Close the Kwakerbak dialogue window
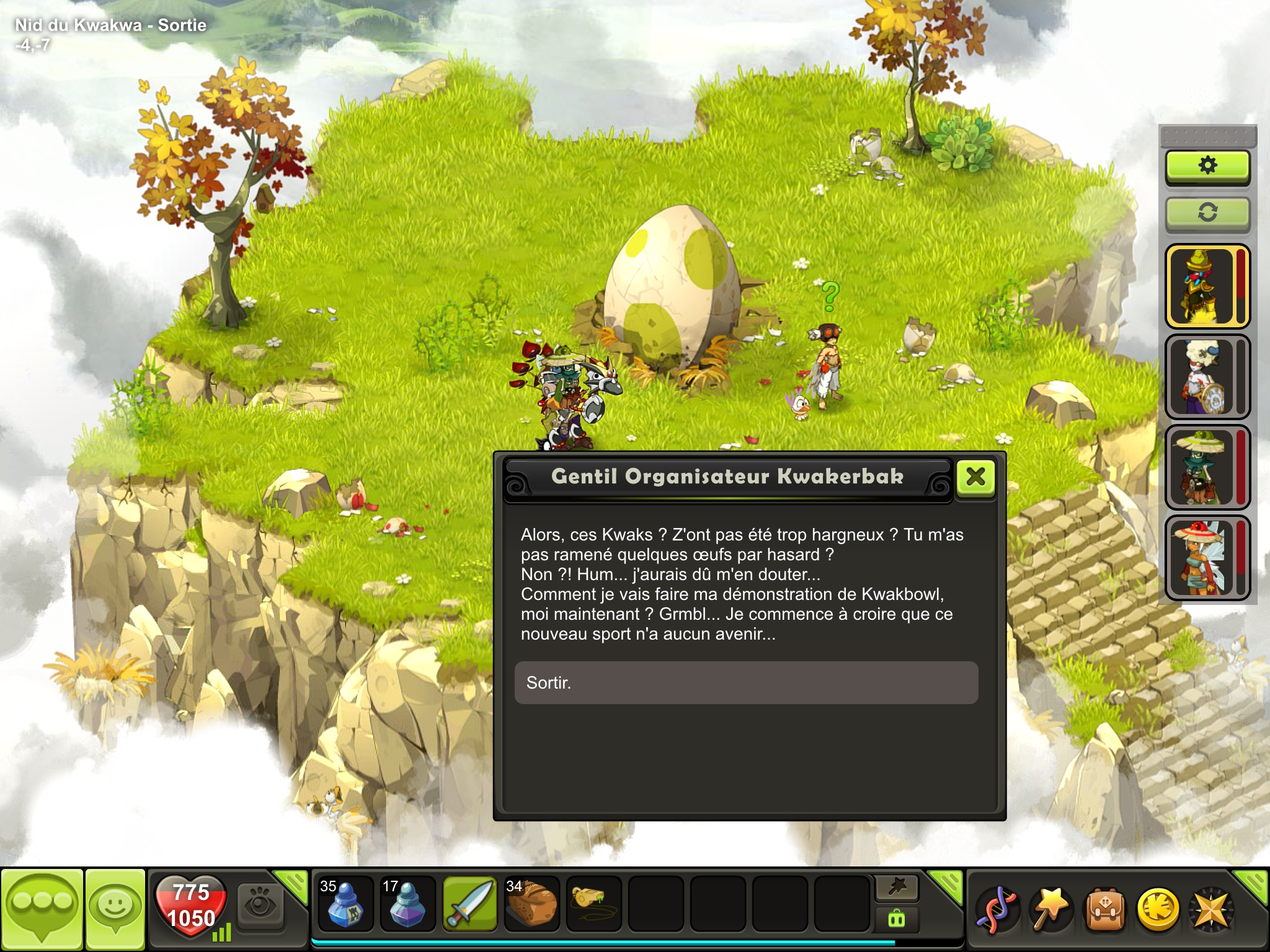1270x952 pixels. 975,477
